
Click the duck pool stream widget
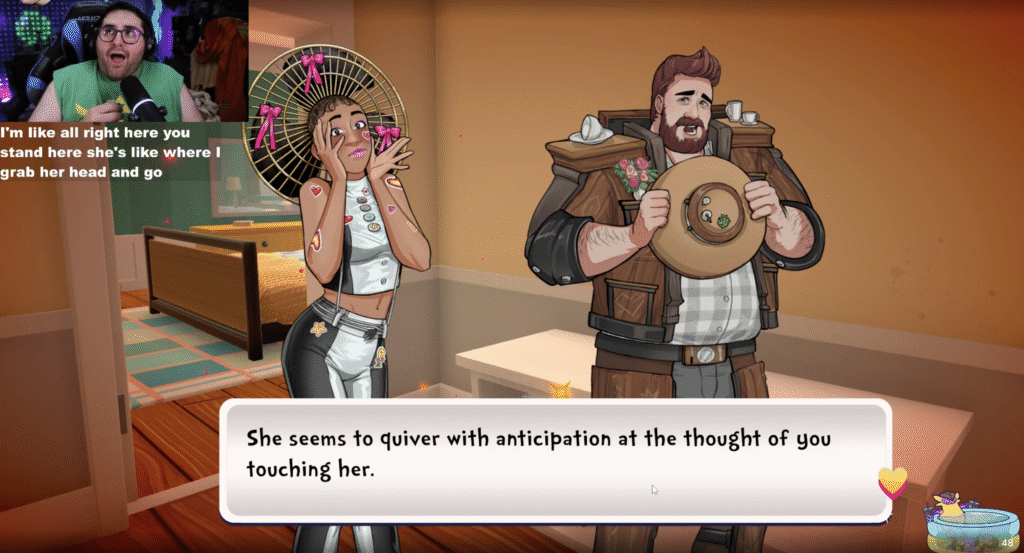pyautogui.click(x=968, y=523)
